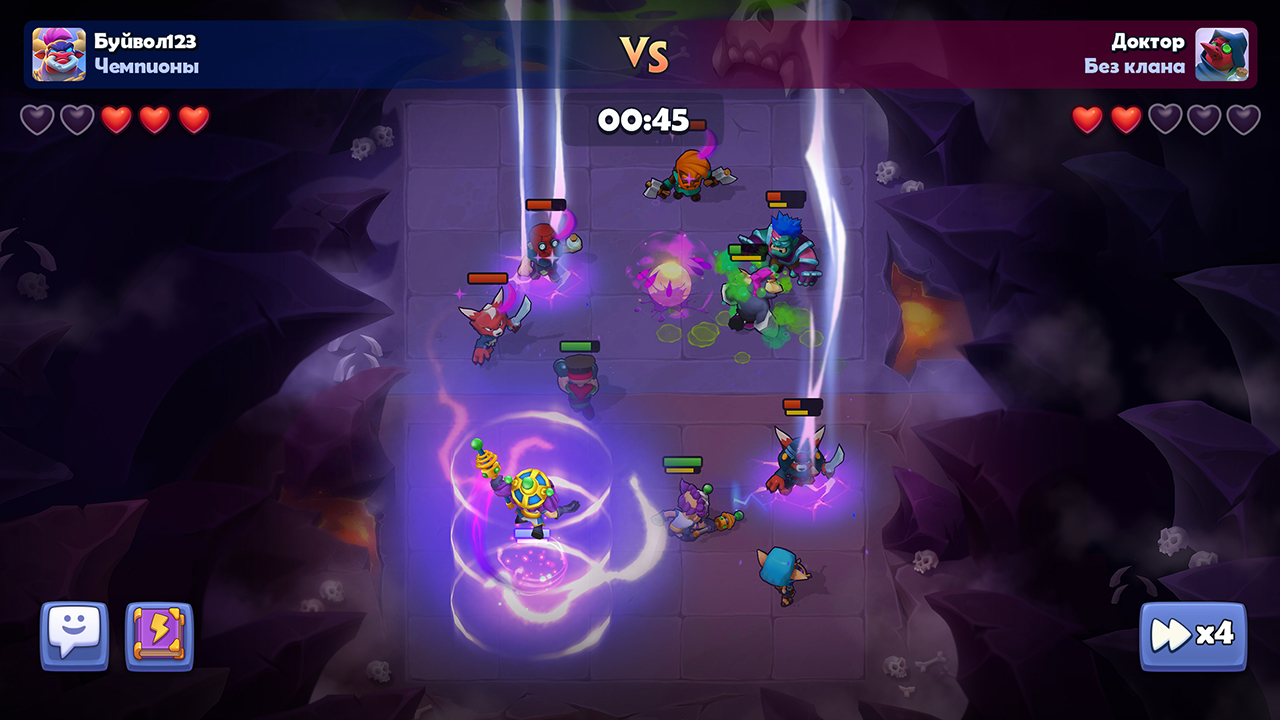Open the lightning spell book icon
1280x720 pixels.
[x=158, y=634]
